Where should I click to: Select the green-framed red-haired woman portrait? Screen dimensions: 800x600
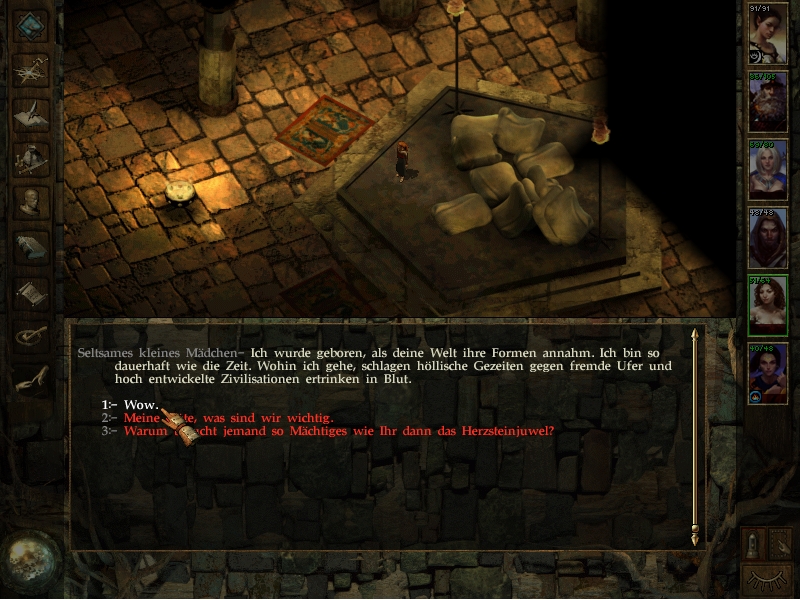coord(768,305)
